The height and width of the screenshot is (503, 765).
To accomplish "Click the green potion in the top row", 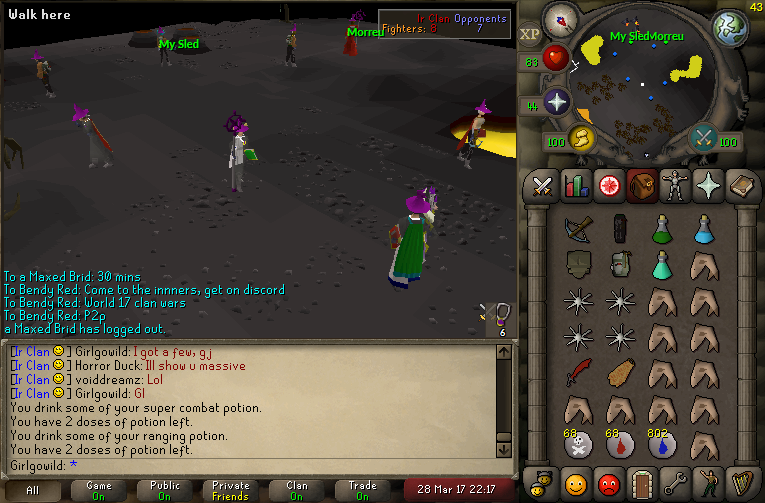I will (661, 229).
